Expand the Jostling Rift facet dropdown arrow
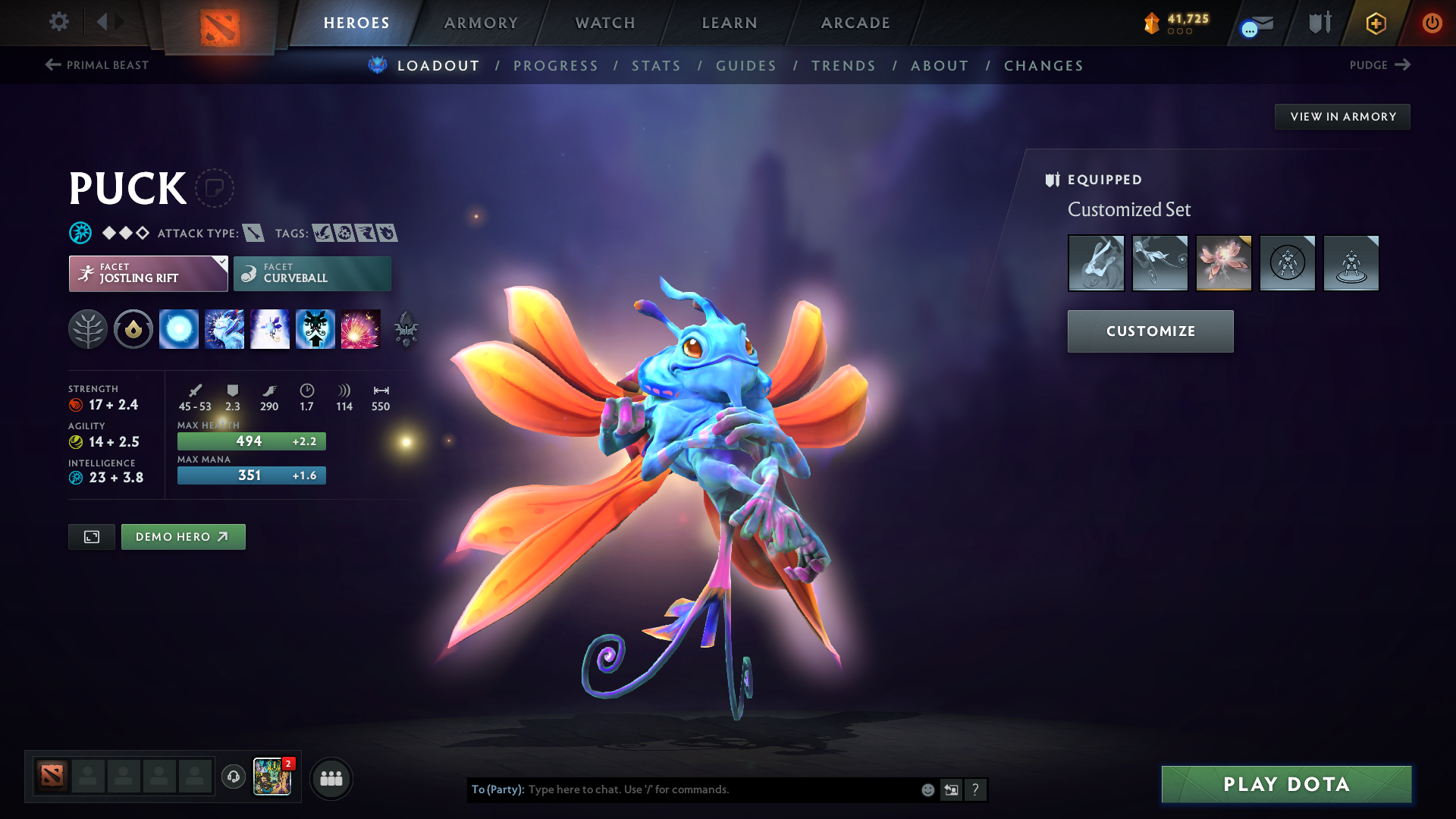 221,262
